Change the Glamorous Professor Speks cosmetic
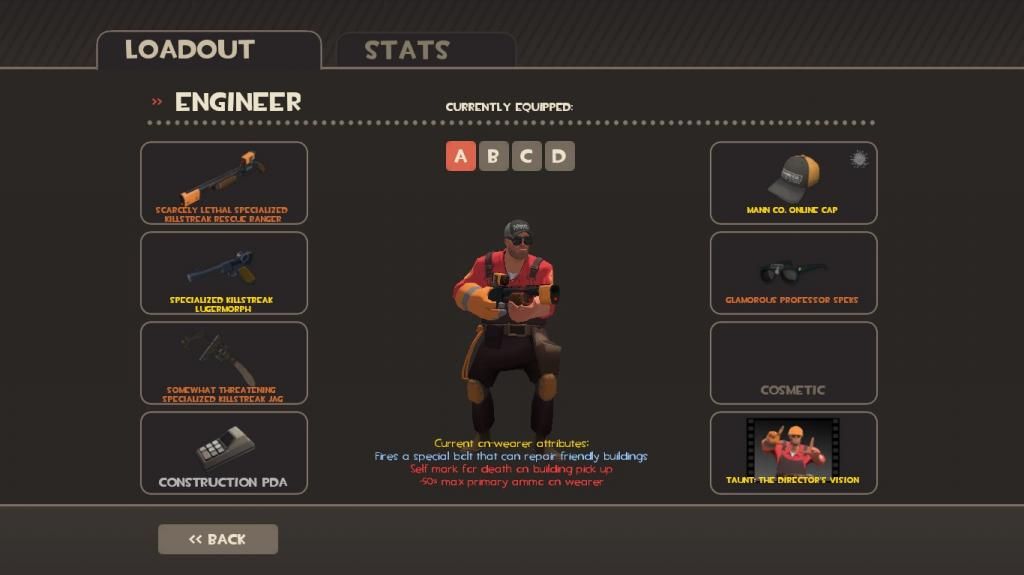The image size is (1024, 575). tap(793, 273)
